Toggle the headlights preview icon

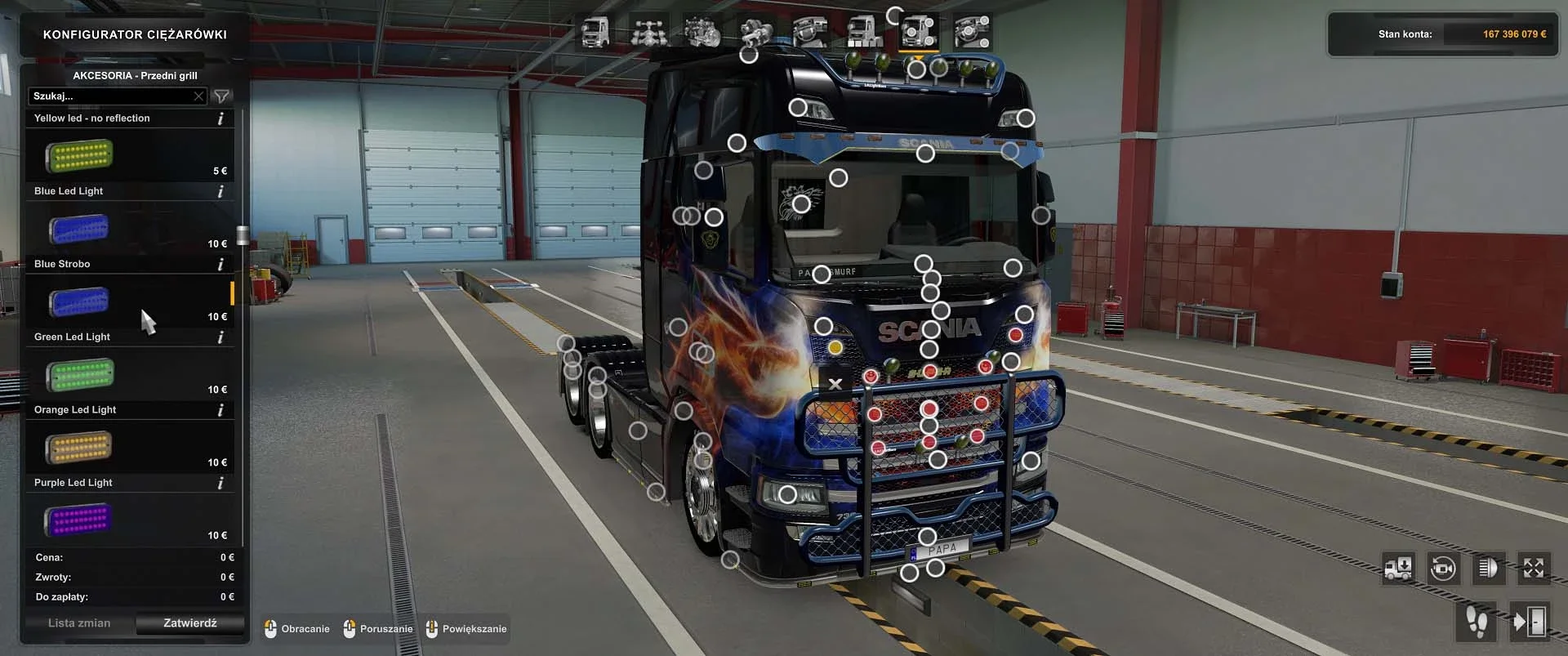(1488, 569)
